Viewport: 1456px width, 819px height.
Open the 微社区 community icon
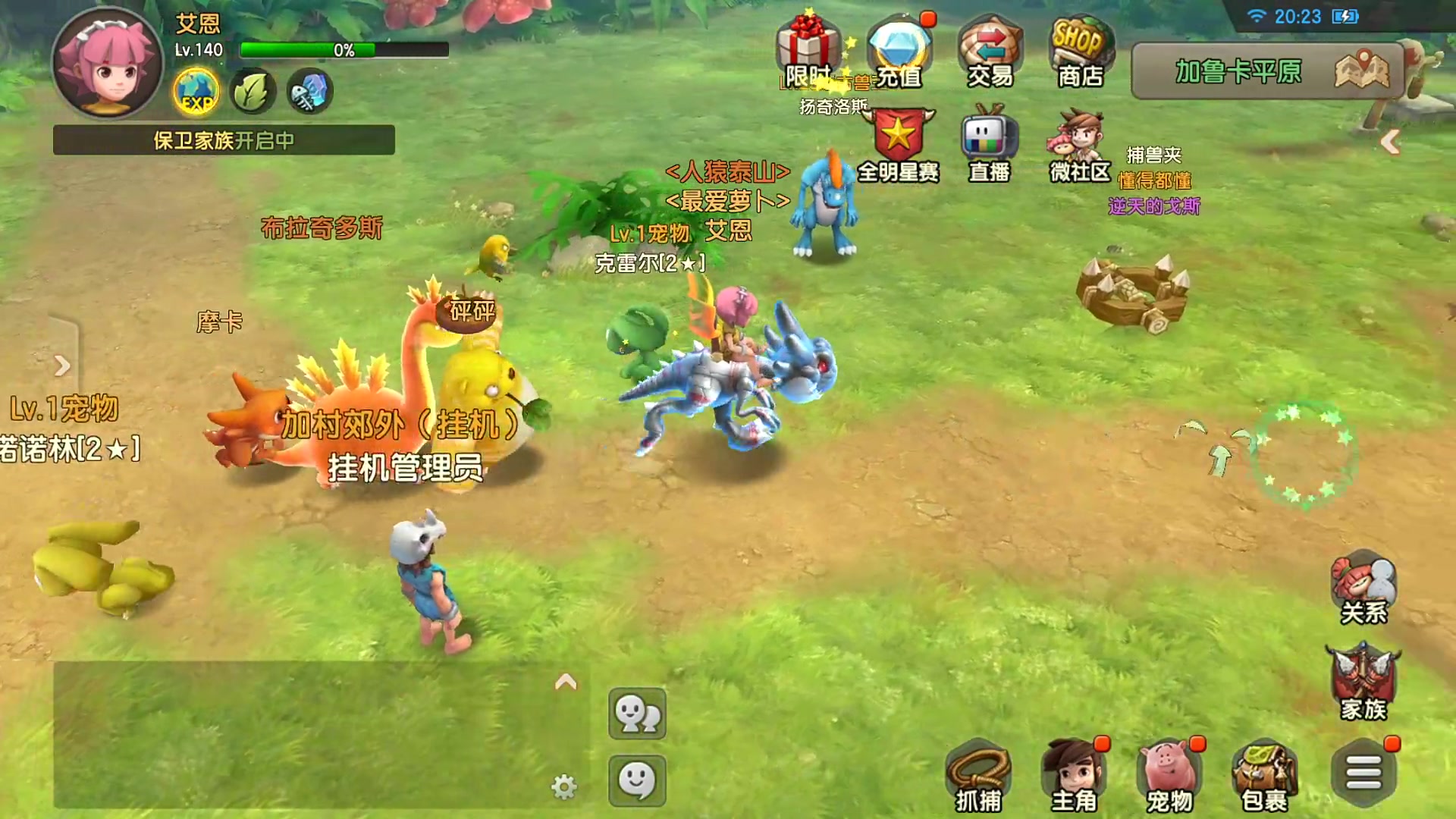pos(1079,146)
